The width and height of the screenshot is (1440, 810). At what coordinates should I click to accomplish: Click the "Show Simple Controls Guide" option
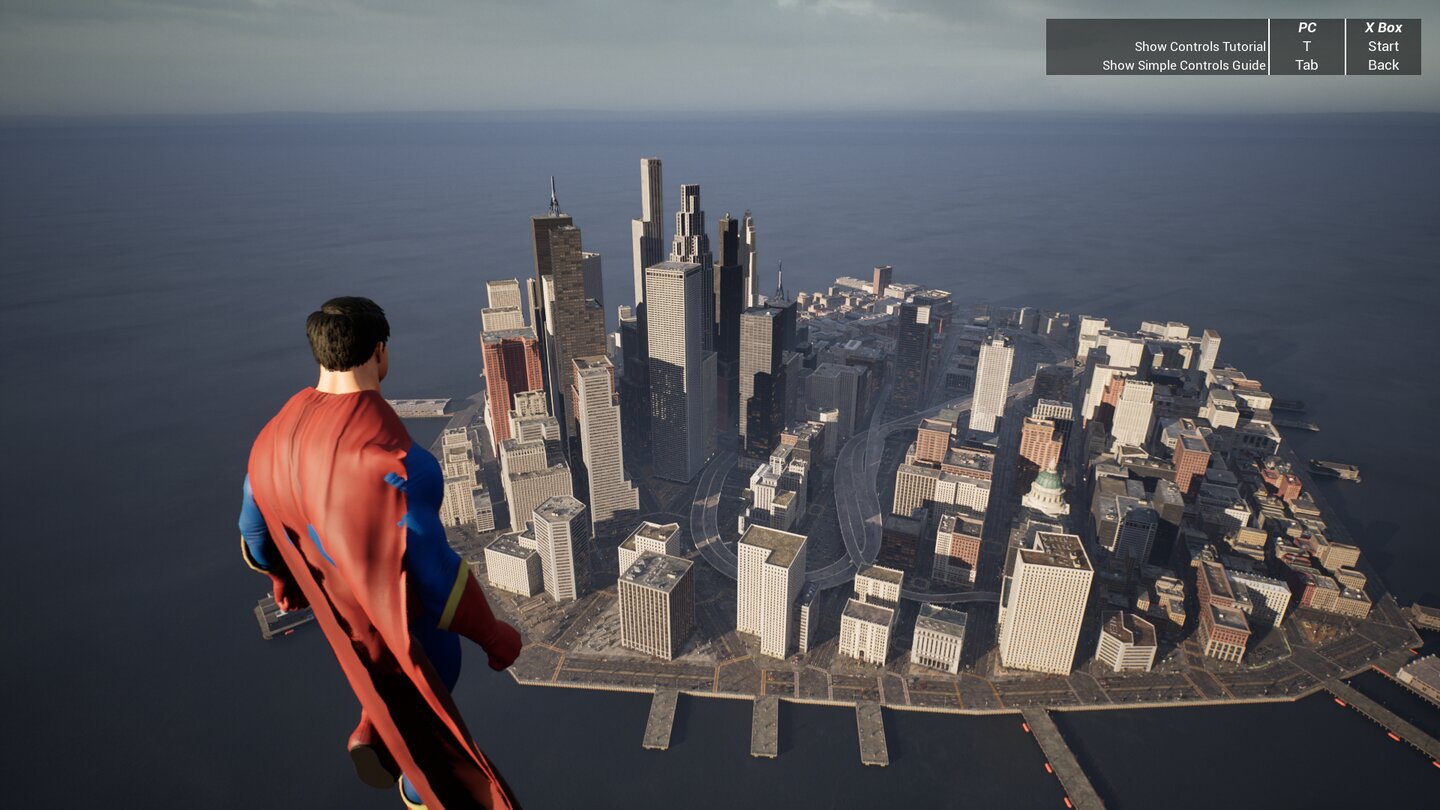1186,65
